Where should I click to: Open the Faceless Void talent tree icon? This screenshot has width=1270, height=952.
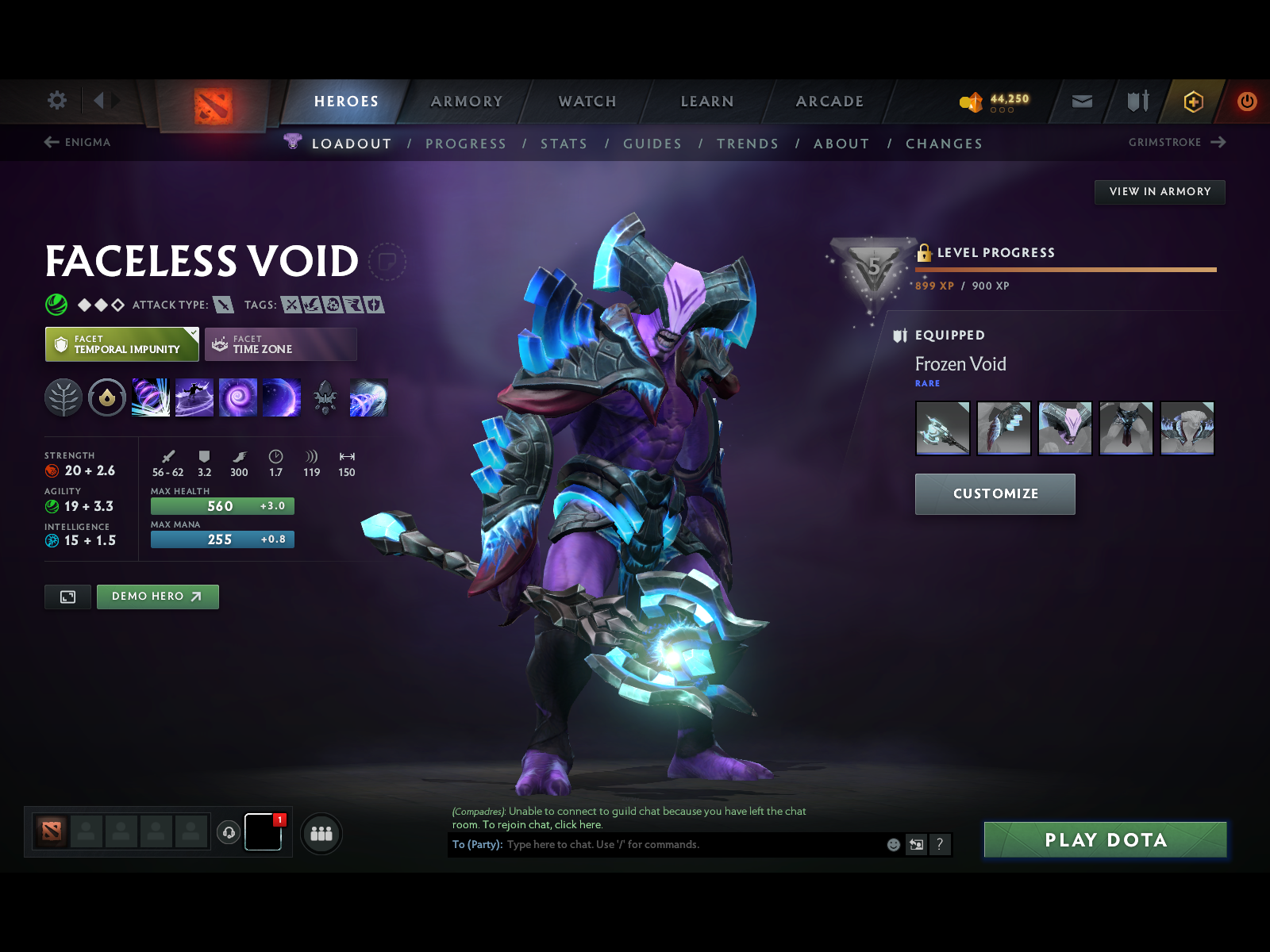pyautogui.click(x=63, y=398)
